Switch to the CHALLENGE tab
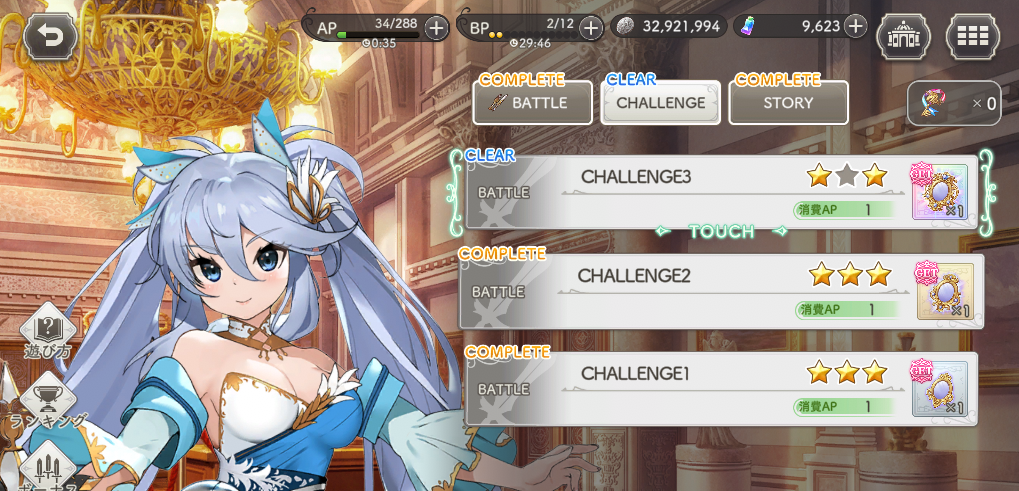 pos(660,103)
